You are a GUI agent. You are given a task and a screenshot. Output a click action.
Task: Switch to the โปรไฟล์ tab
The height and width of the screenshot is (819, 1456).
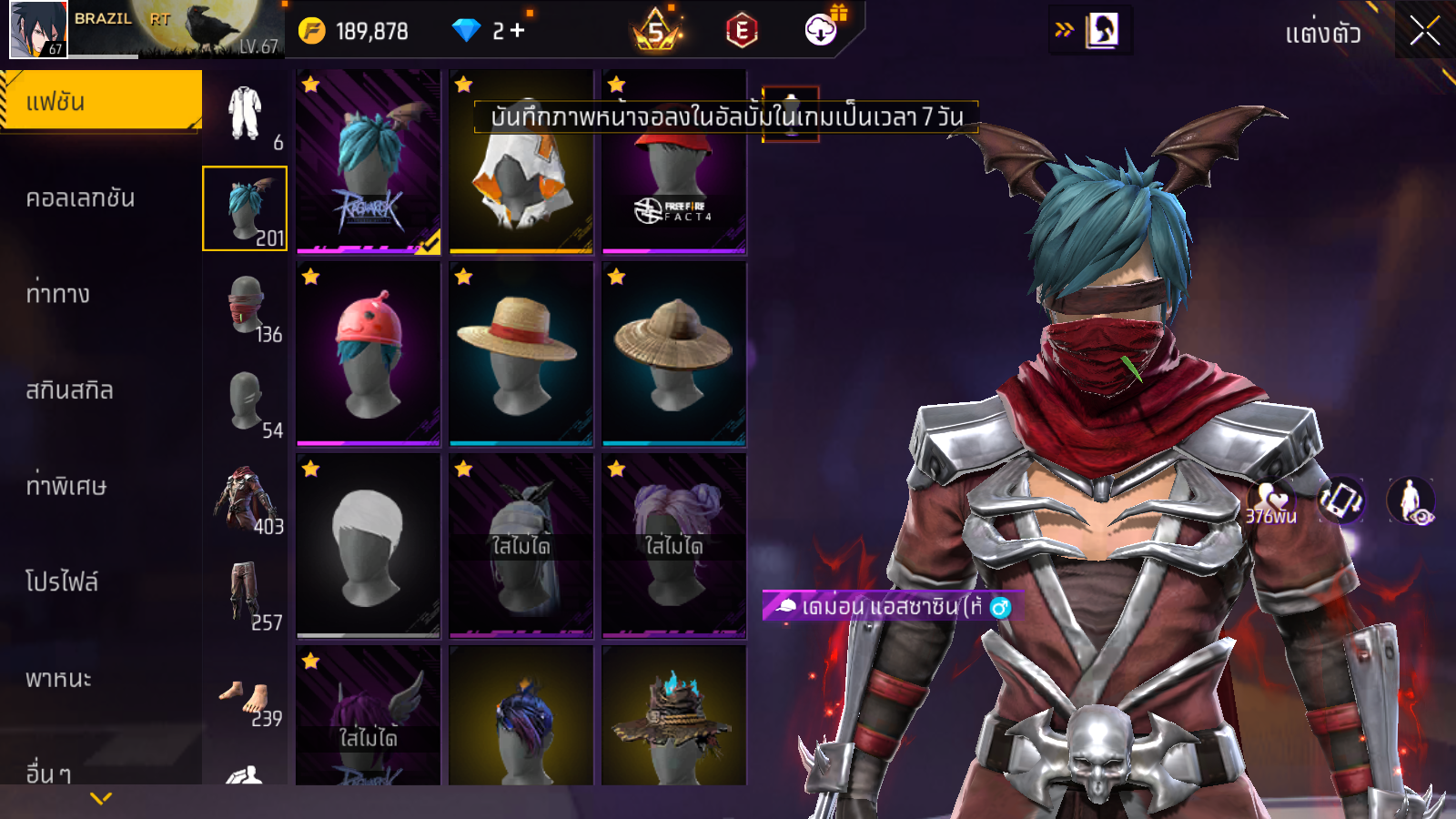pos(62,581)
